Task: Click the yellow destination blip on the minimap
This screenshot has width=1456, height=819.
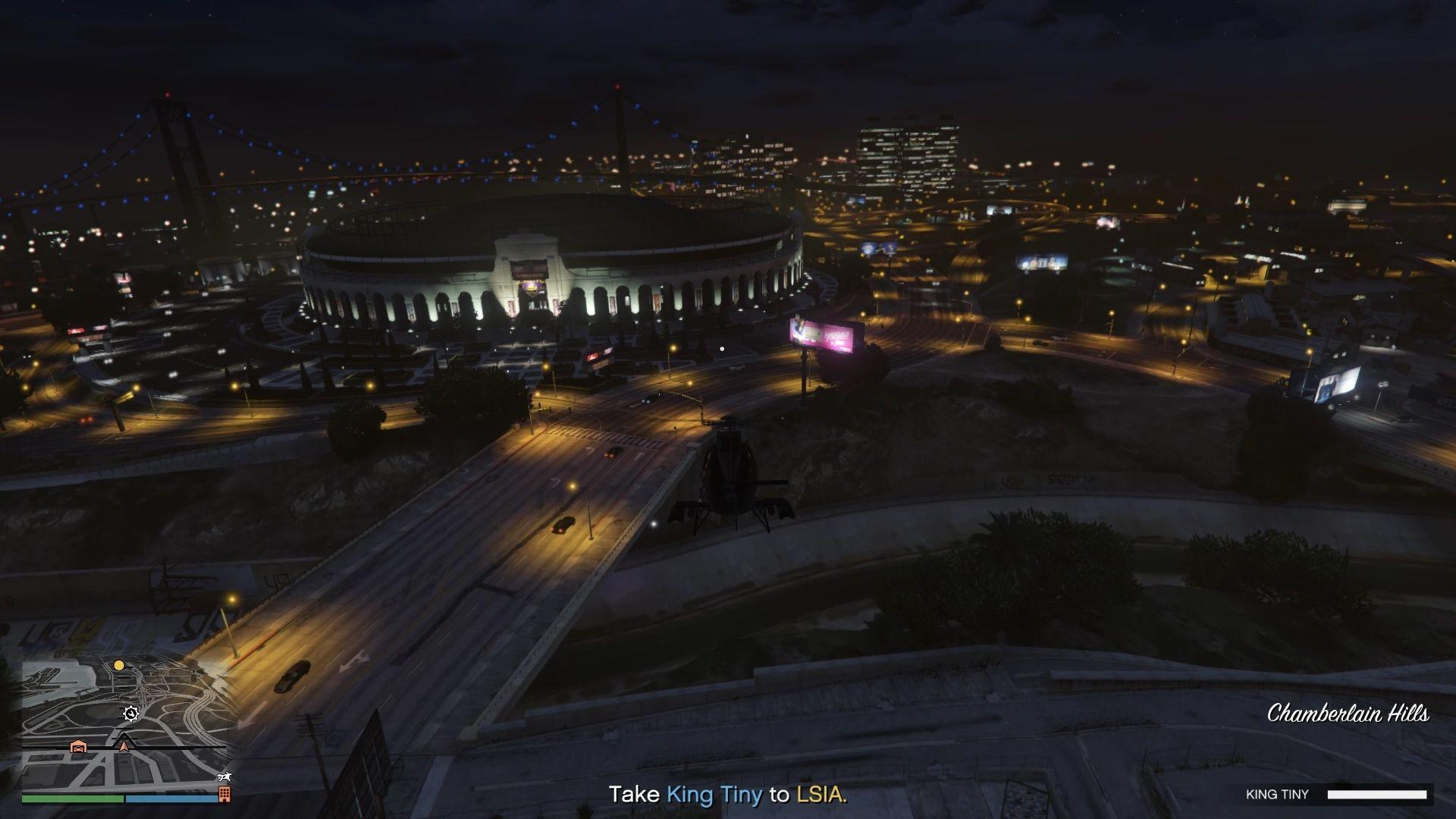Action: 119,666
